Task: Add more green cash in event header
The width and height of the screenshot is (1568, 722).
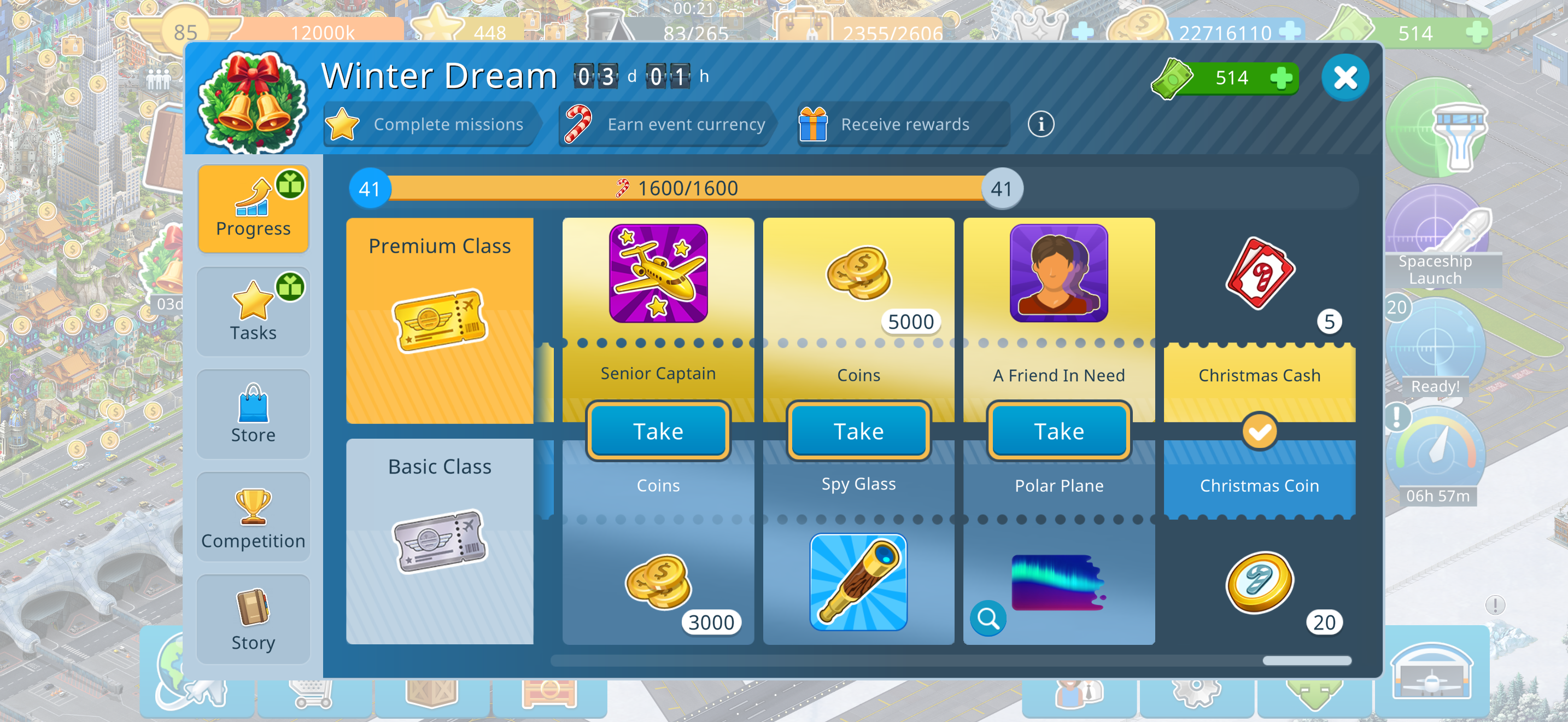Action: [x=1280, y=78]
